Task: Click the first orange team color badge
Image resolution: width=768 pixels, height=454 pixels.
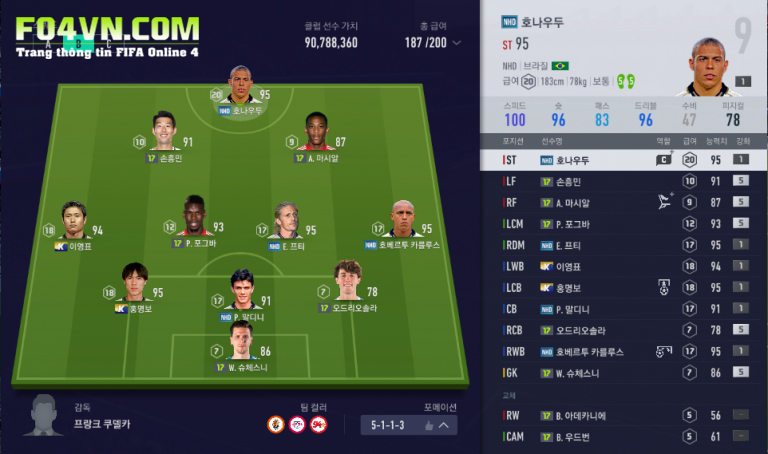Action: 274,424
